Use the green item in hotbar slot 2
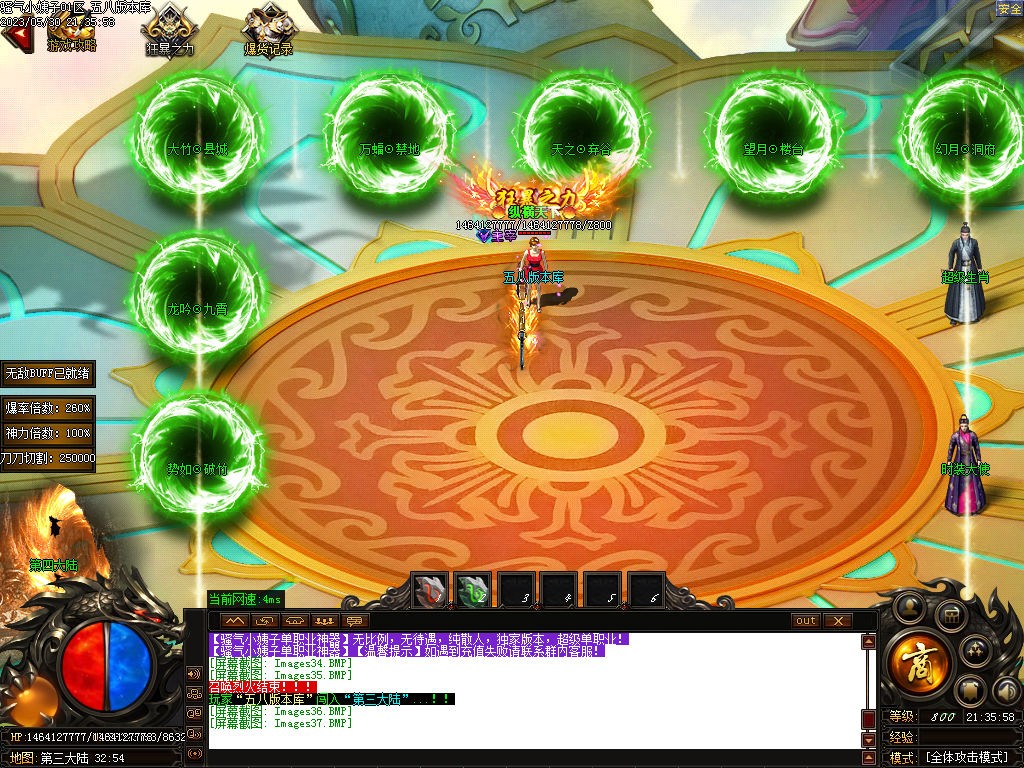Viewport: 1024px width, 768px height. (473, 591)
